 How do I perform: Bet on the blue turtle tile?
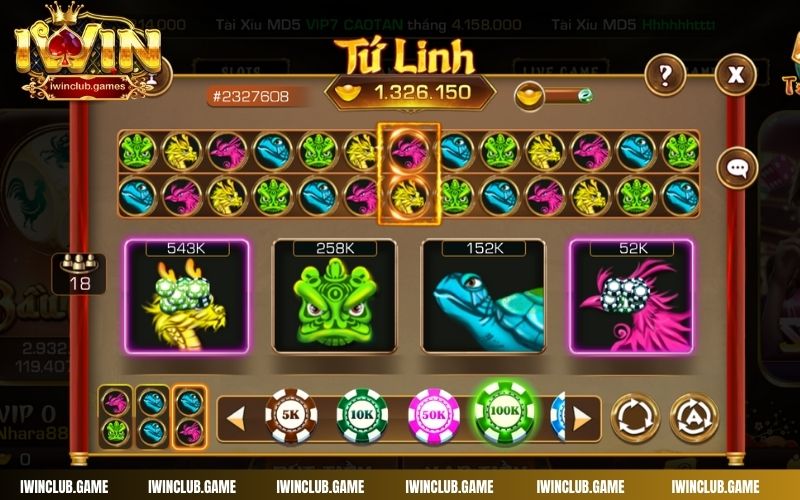(483, 295)
